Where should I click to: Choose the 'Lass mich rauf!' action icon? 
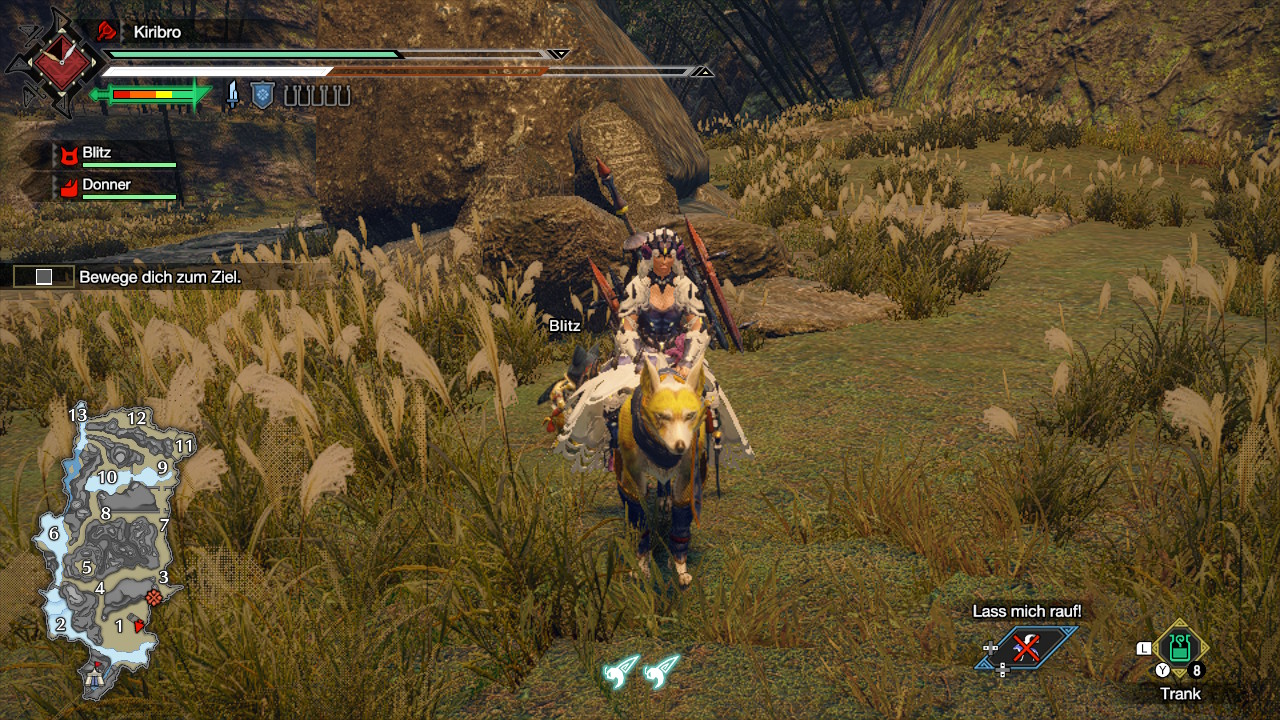coord(1027,648)
